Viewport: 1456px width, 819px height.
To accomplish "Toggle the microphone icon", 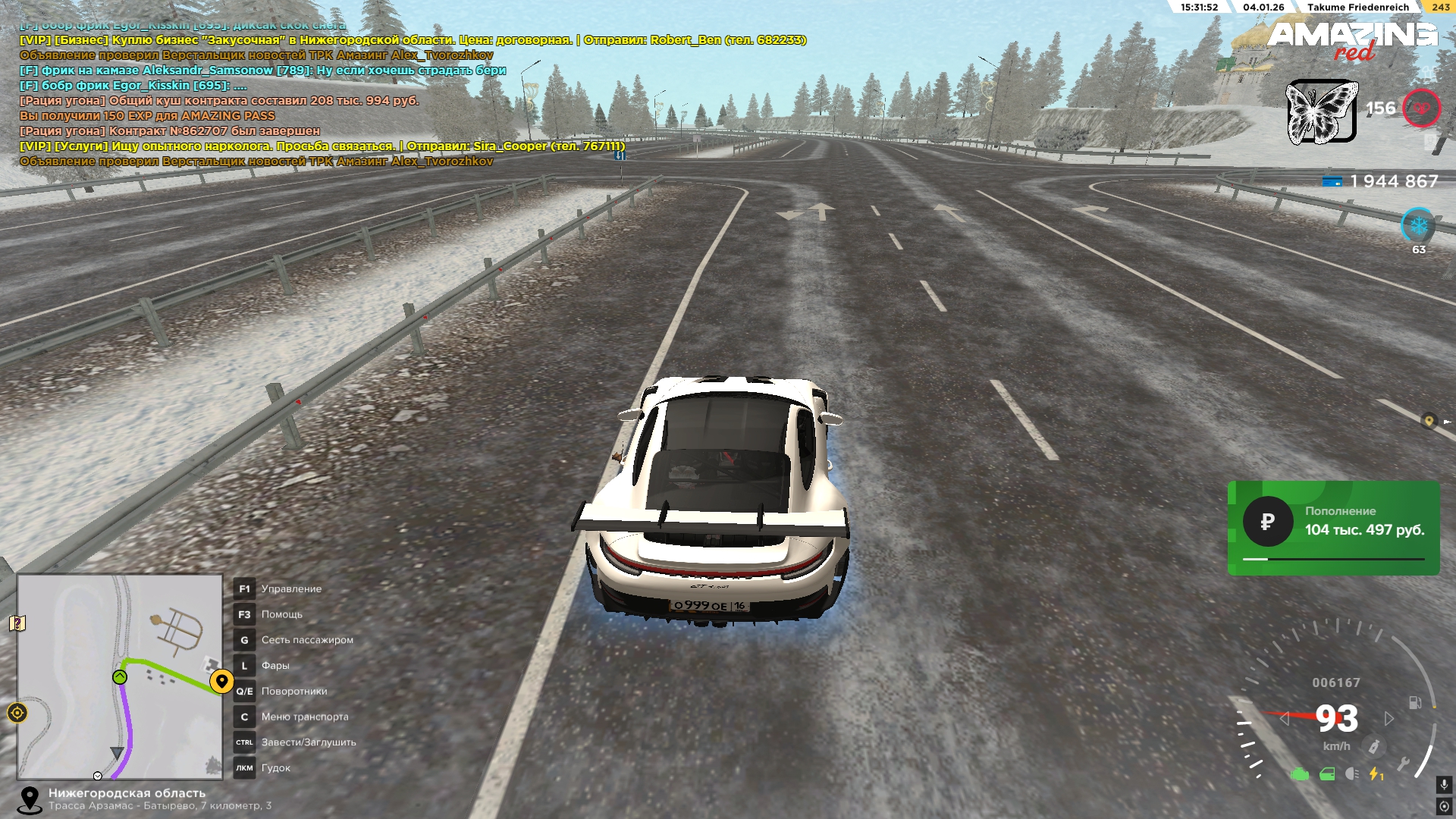I will (x=1444, y=785).
